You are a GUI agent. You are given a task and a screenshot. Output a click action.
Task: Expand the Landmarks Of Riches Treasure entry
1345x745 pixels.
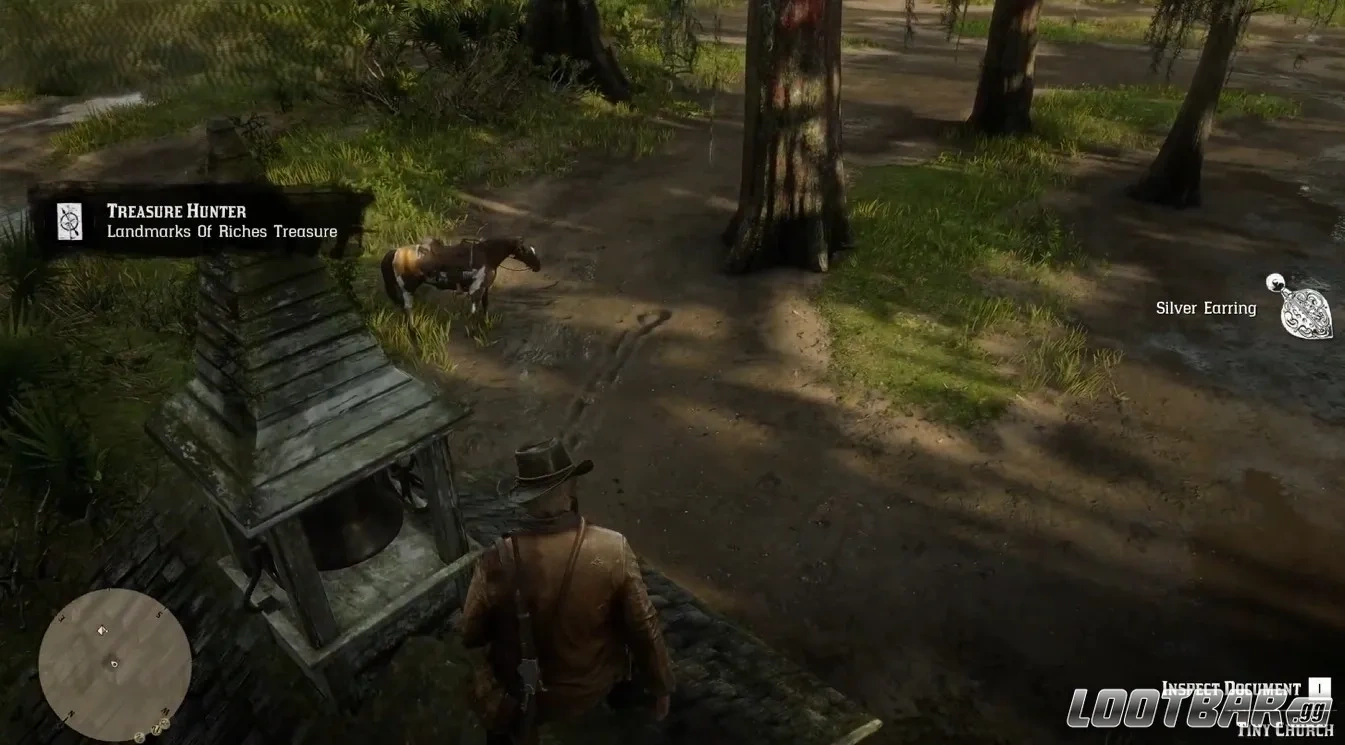pos(222,231)
